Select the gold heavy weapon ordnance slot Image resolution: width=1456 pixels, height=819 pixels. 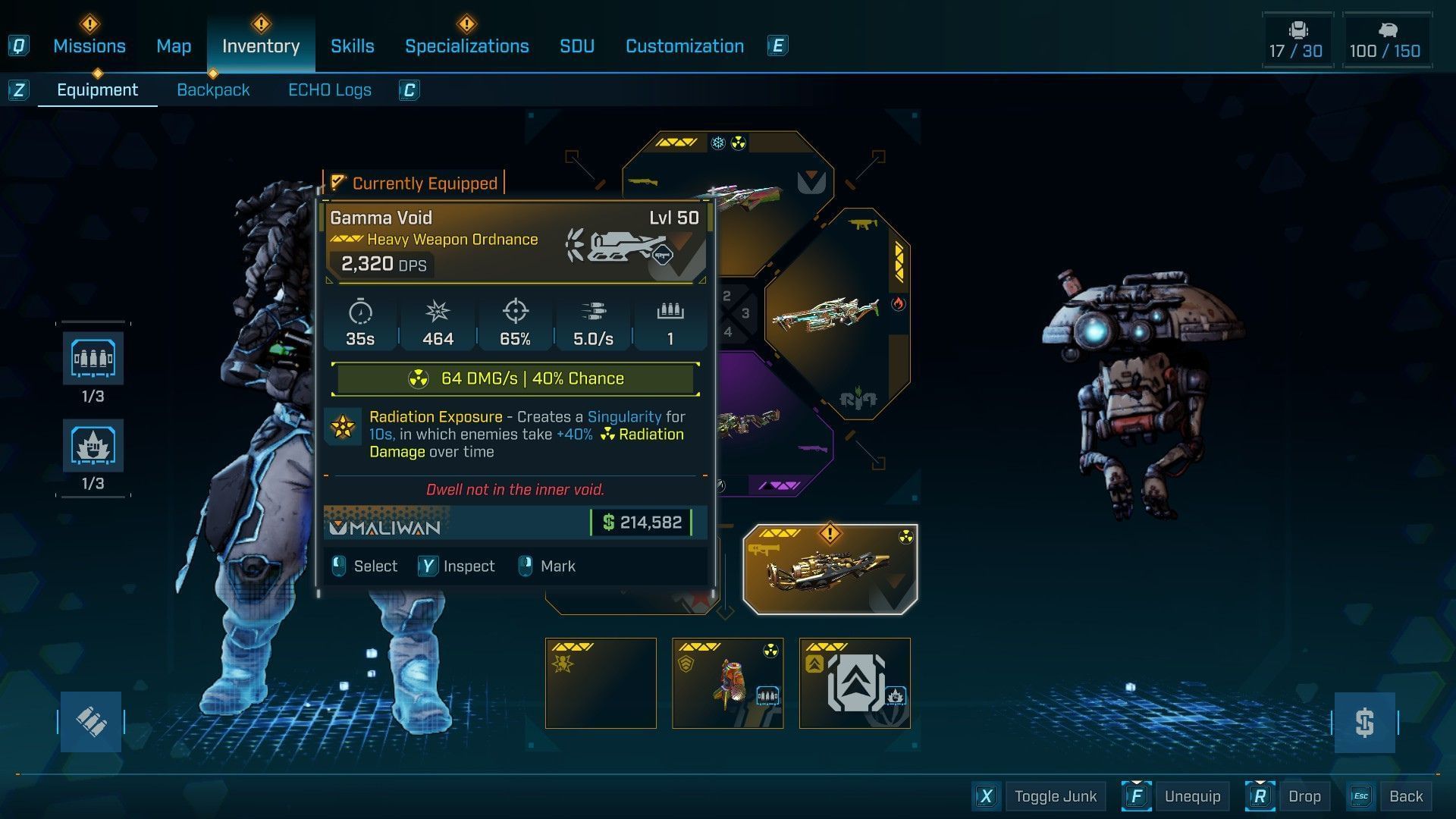click(830, 569)
